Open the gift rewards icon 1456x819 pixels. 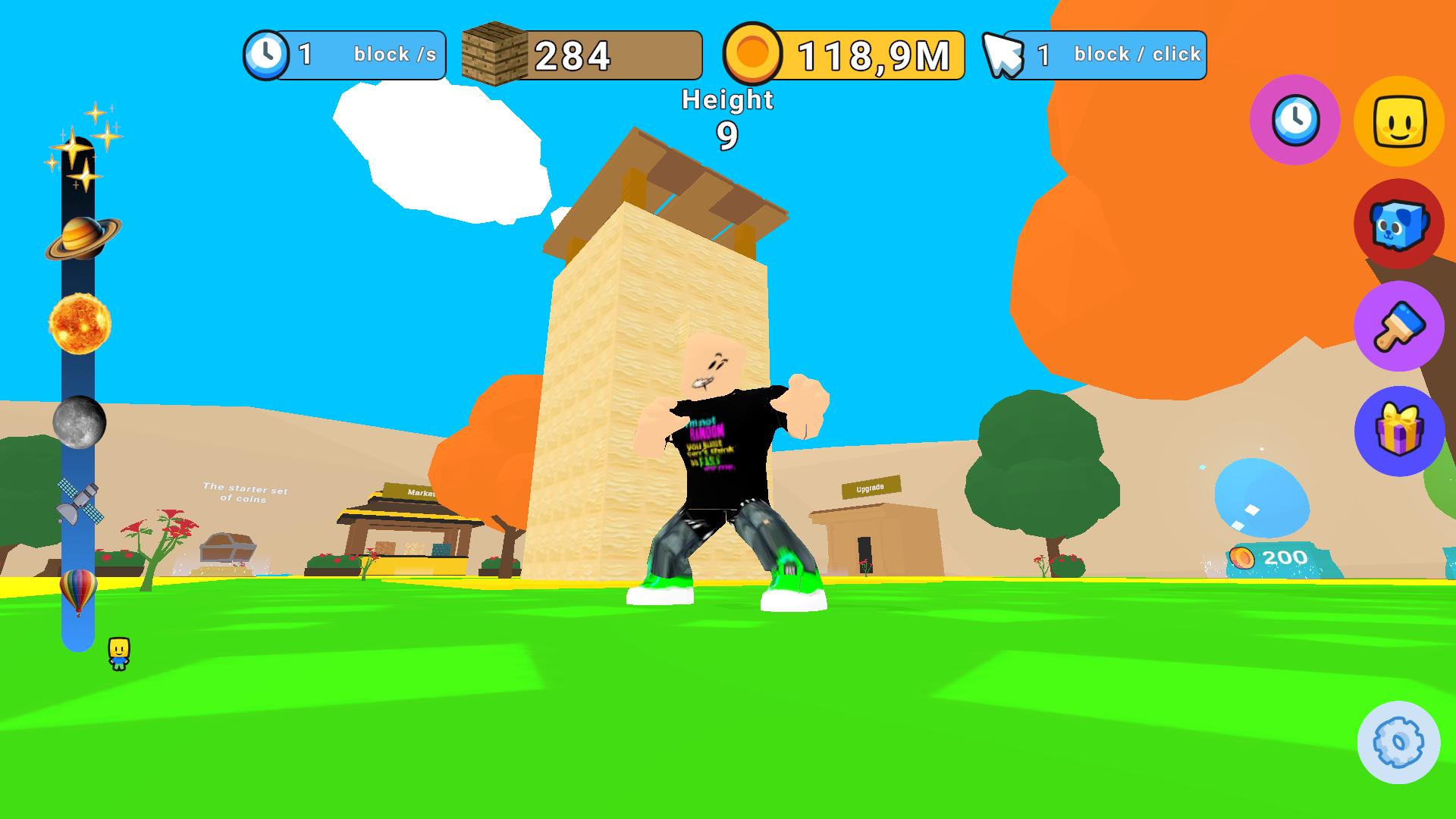point(1398,434)
